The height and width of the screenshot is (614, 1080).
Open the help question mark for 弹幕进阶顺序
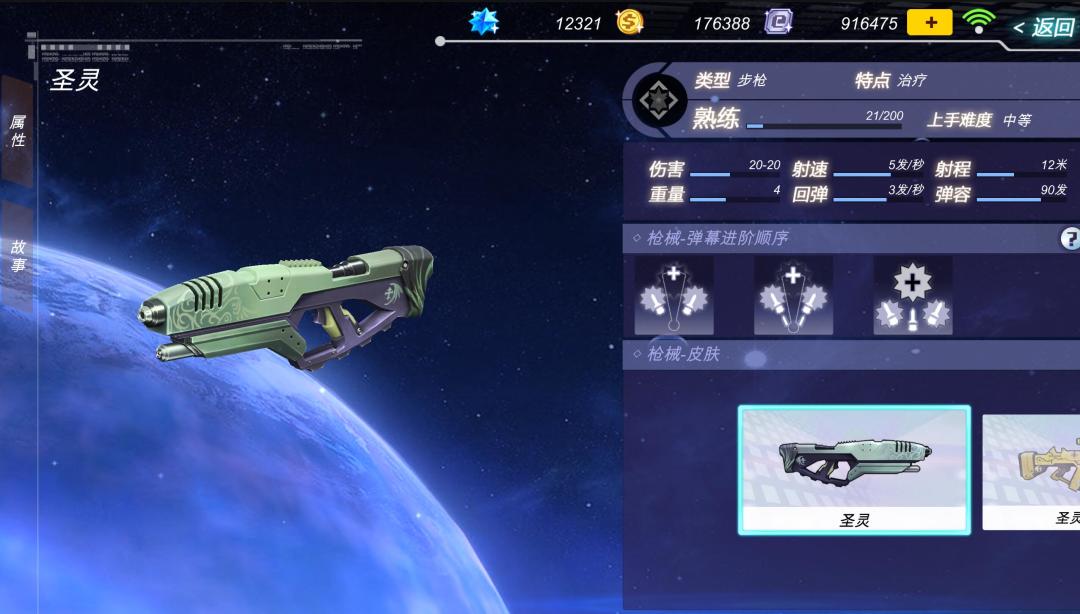1070,238
